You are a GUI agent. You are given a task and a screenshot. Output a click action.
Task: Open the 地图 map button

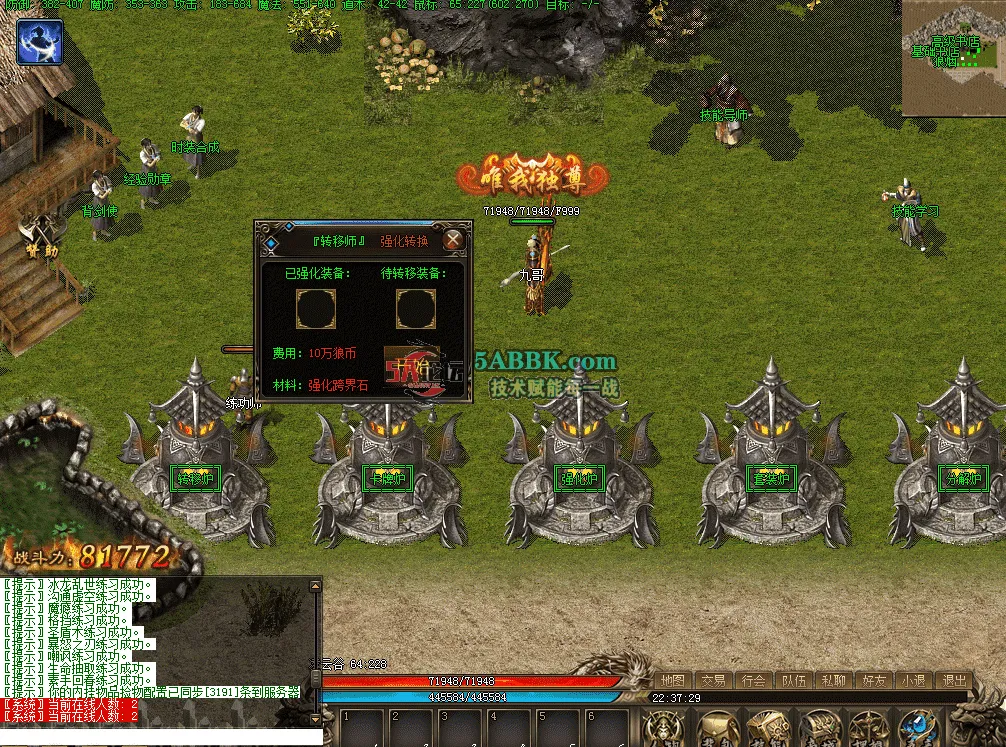click(x=673, y=681)
